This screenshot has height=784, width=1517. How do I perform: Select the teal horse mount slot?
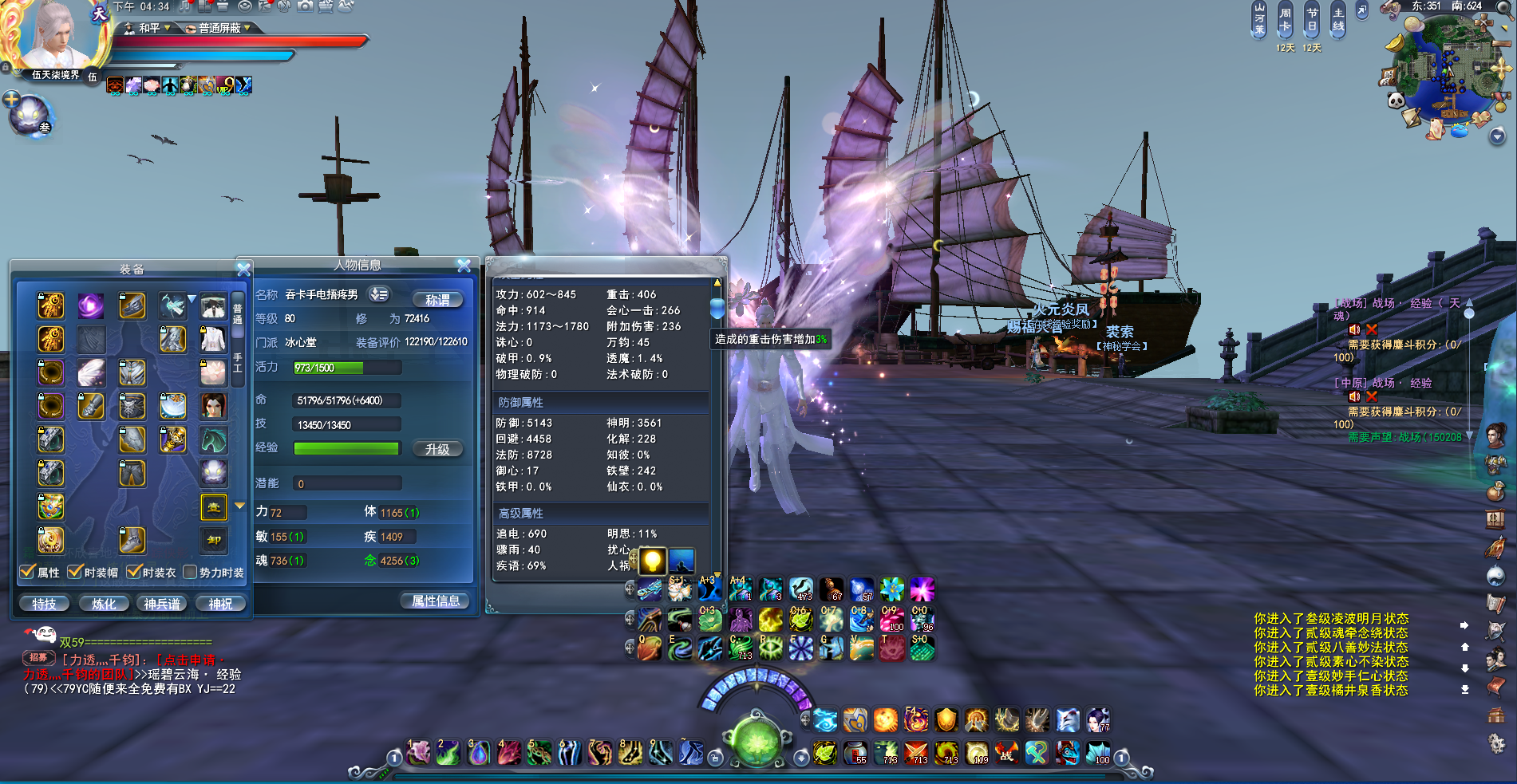213,439
